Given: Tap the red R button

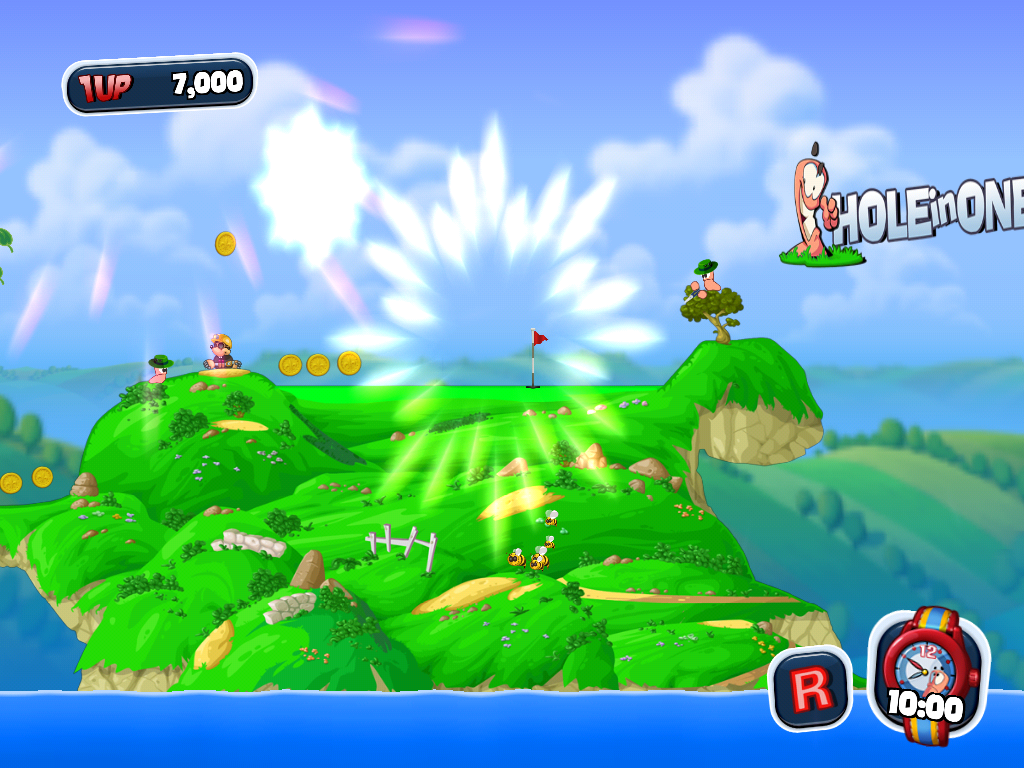Looking at the screenshot, I should pyautogui.click(x=809, y=688).
